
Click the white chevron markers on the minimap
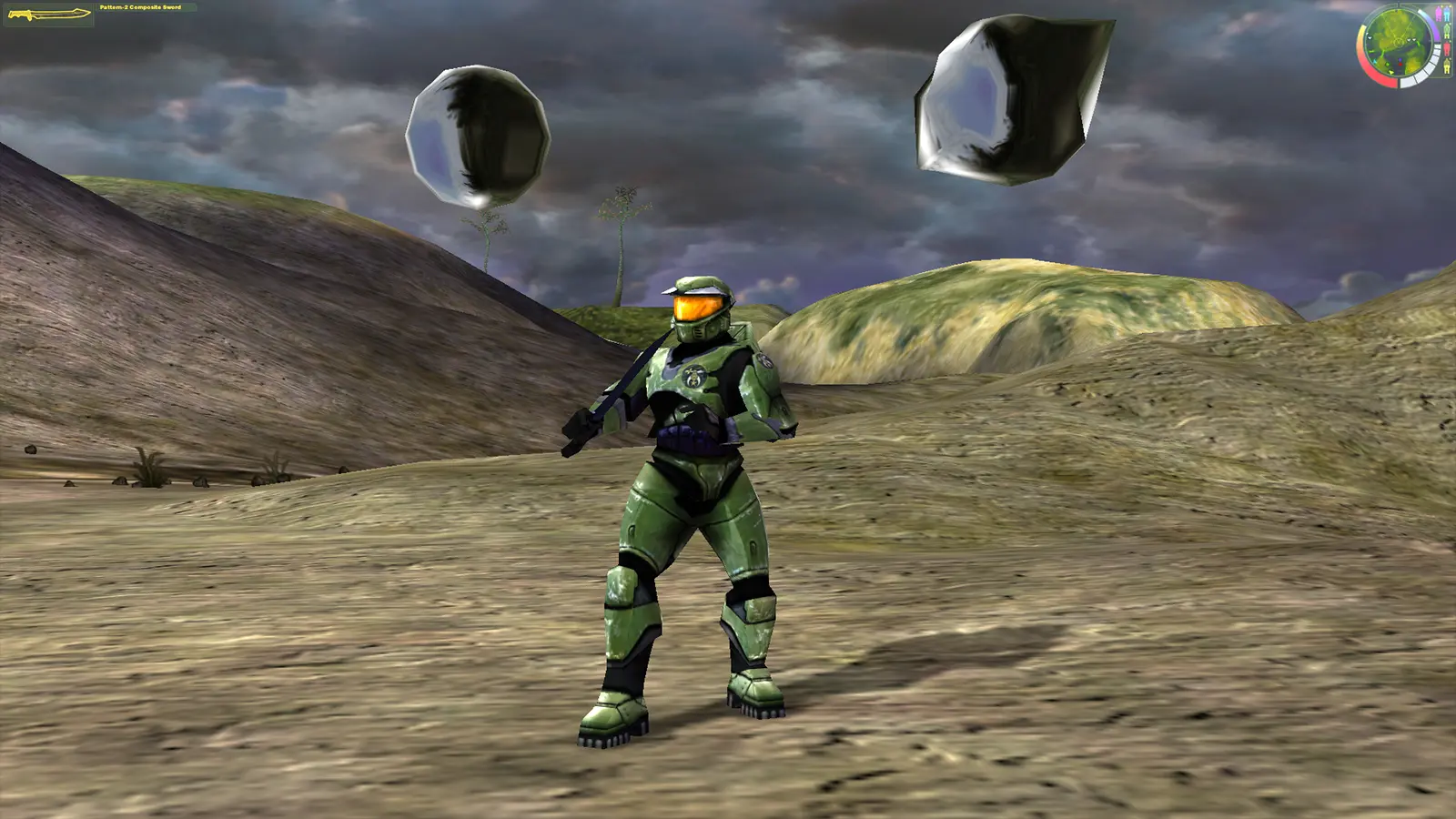pyautogui.click(x=1411, y=39)
